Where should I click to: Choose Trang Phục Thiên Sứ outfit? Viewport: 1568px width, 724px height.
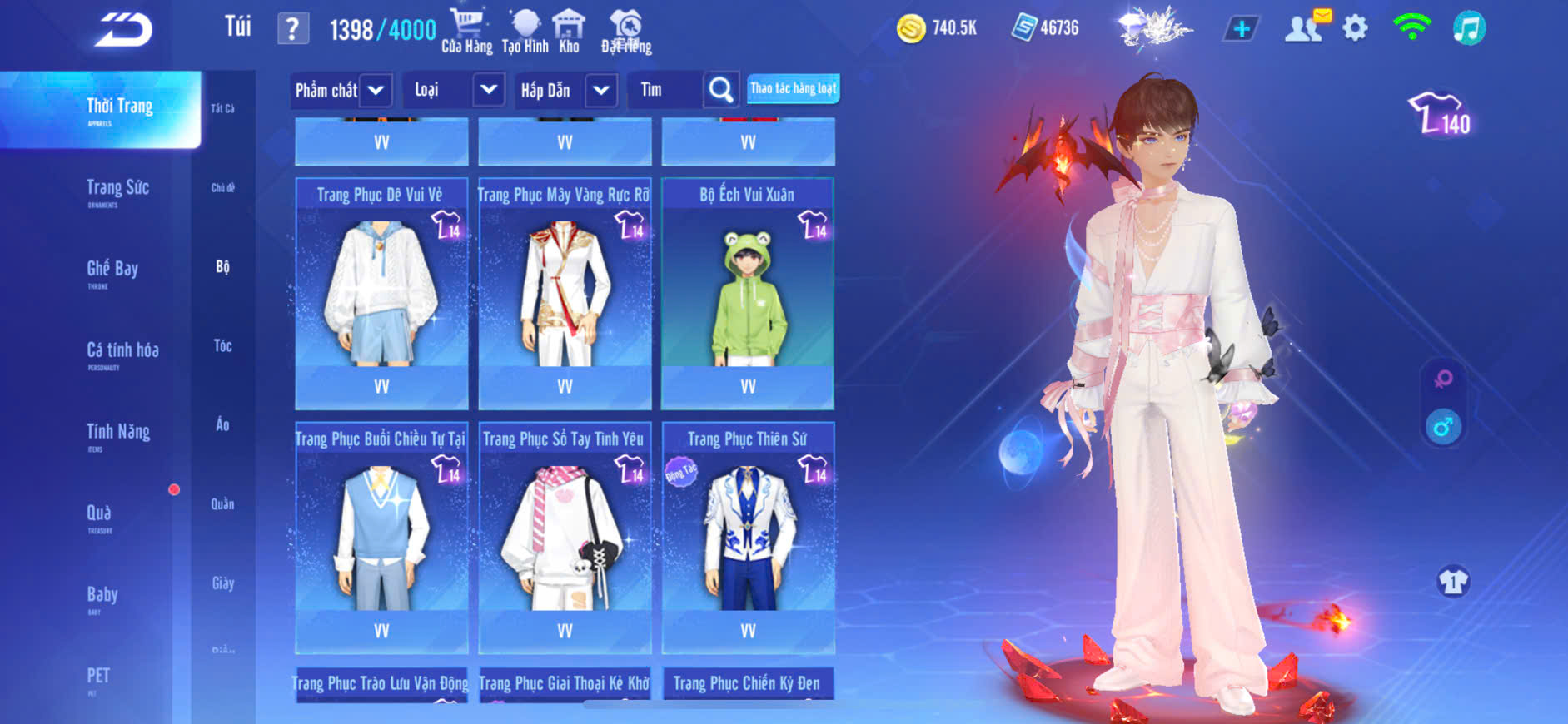pos(748,537)
